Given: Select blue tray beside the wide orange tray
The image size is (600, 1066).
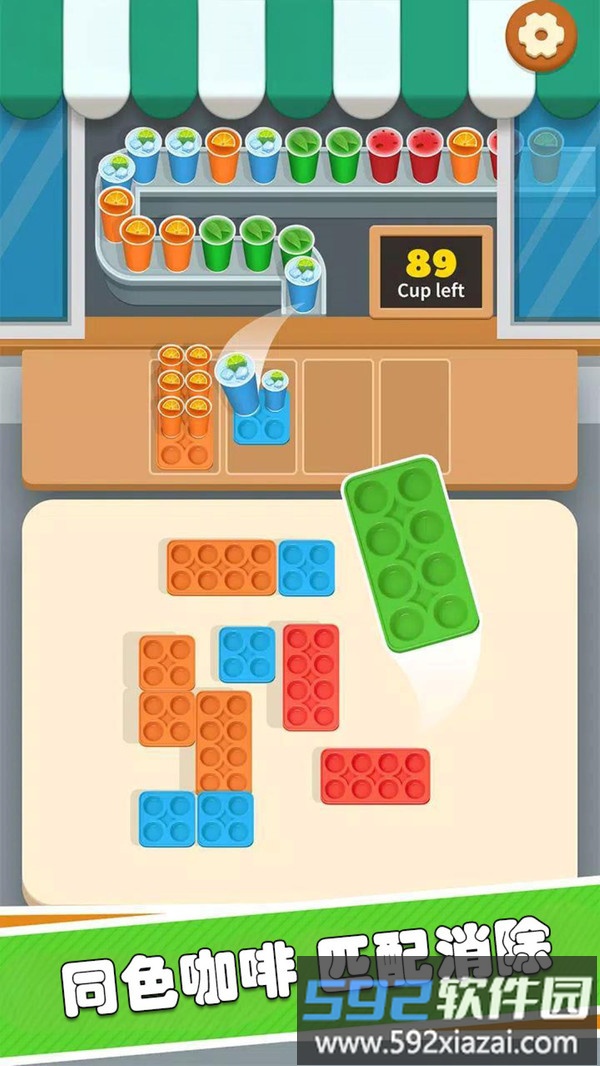Looking at the screenshot, I should click(306, 568).
